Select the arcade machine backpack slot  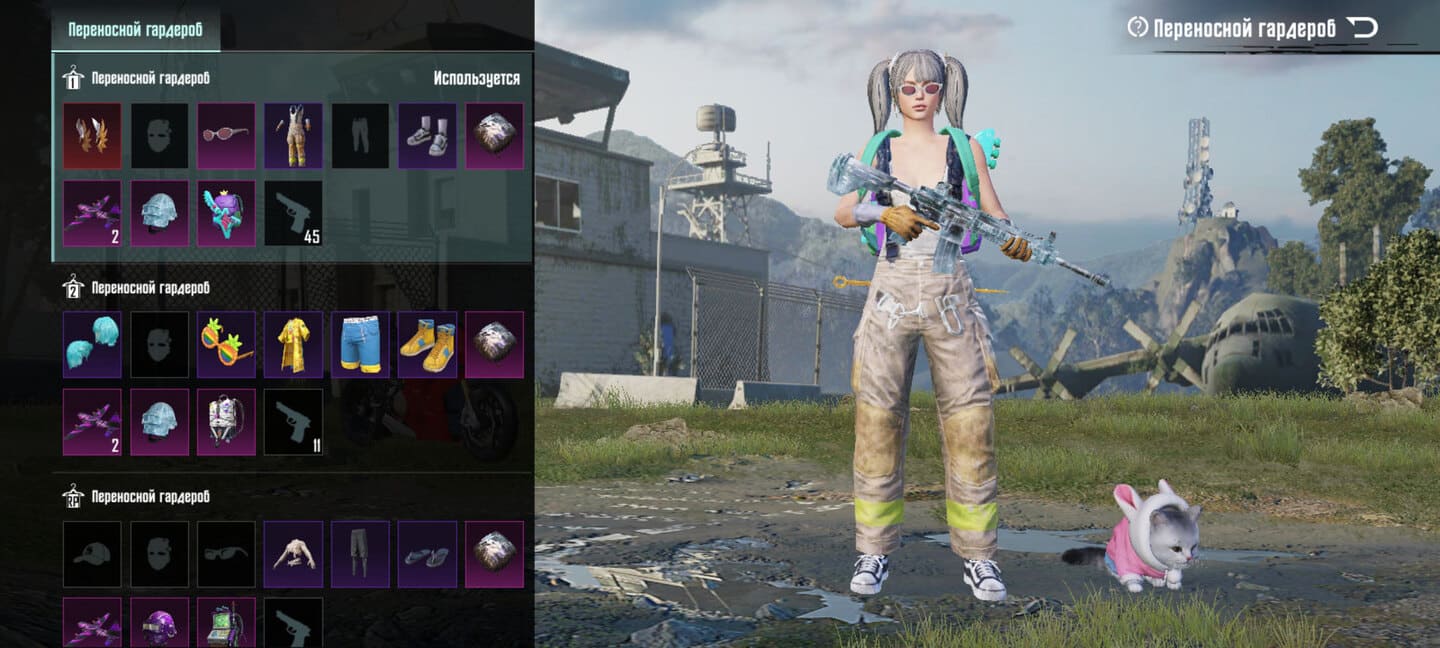point(226,623)
